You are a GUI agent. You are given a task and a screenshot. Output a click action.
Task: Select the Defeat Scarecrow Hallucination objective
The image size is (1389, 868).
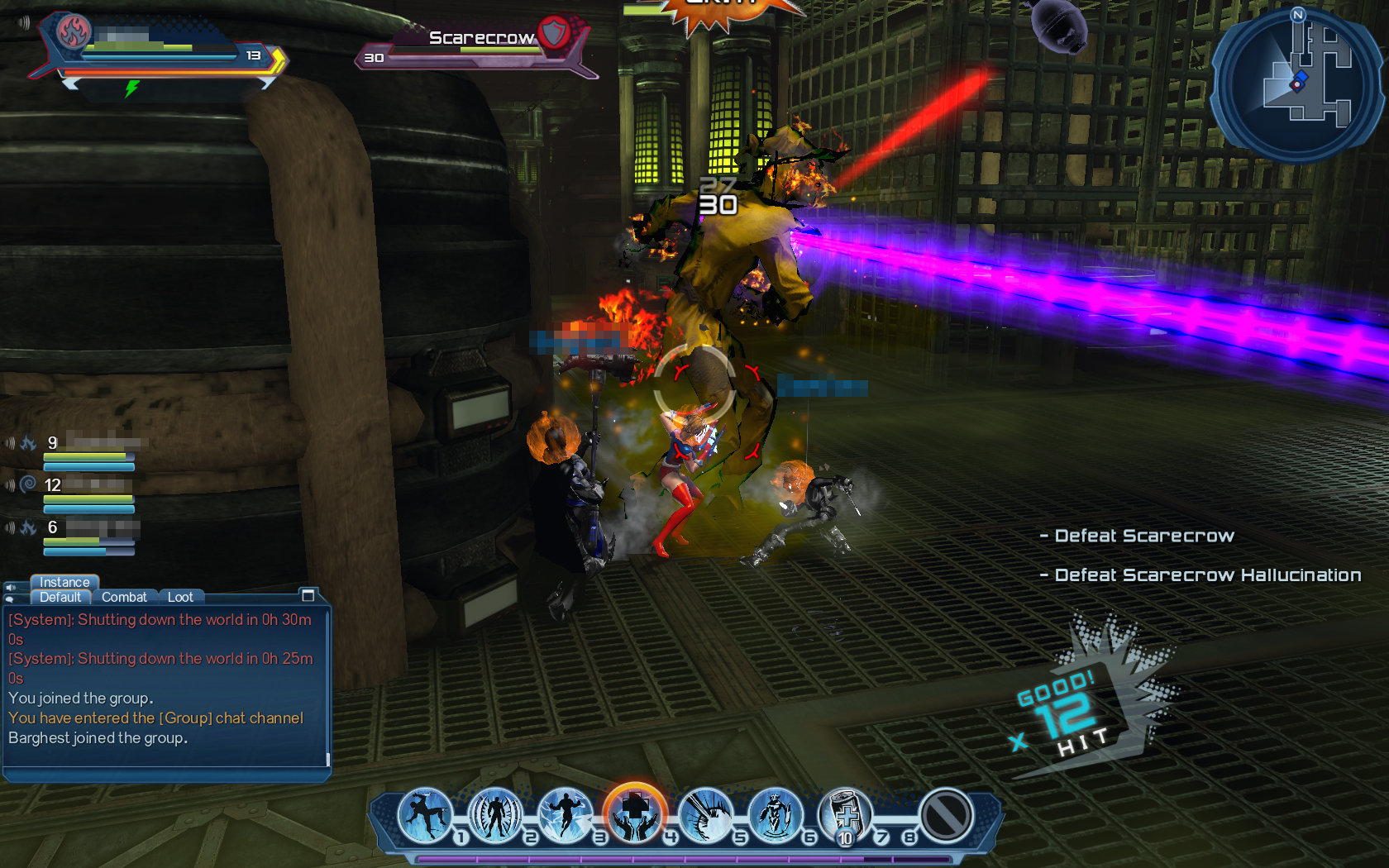point(1207,575)
